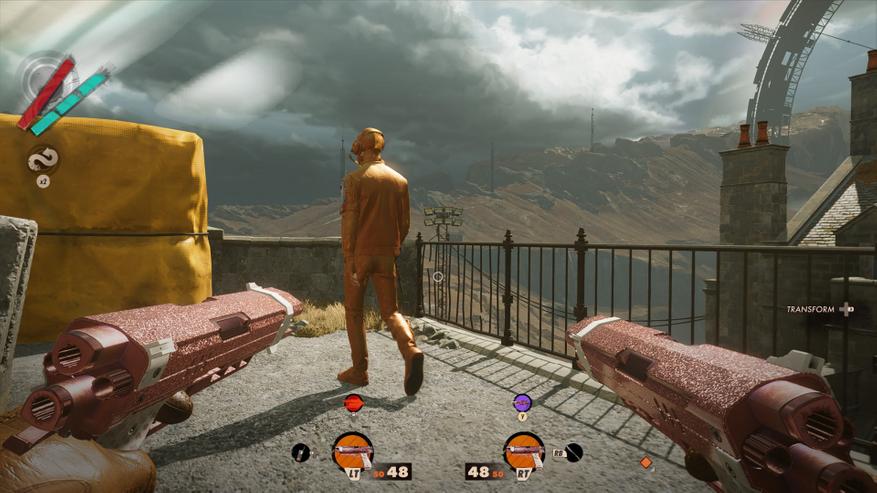Activate the purple slab ability icon

click(x=522, y=403)
